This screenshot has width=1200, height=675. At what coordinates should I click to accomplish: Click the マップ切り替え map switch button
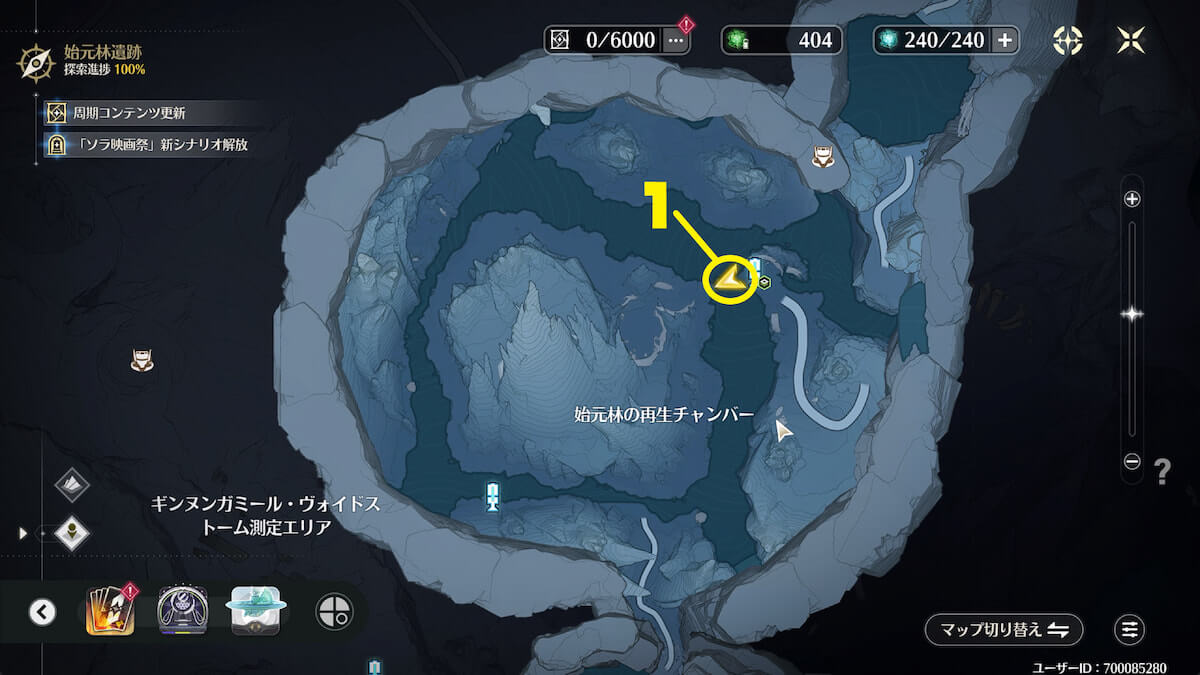pyautogui.click(x=1004, y=630)
